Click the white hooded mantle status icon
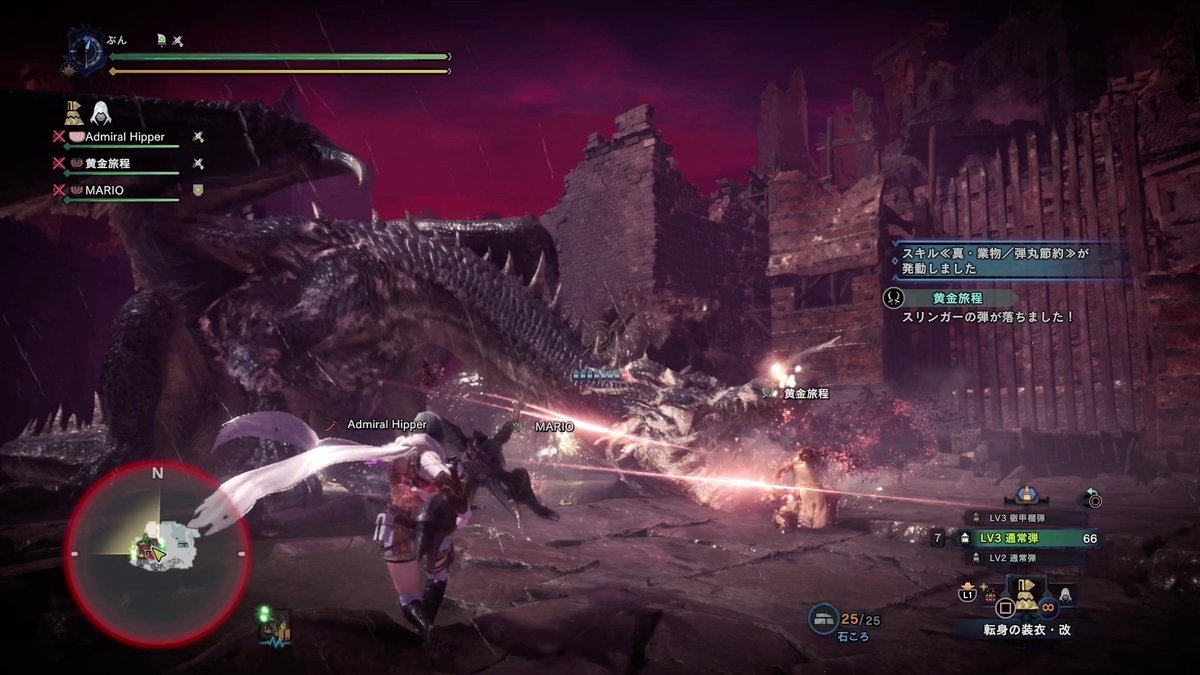The height and width of the screenshot is (675, 1200). pos(101,111)
